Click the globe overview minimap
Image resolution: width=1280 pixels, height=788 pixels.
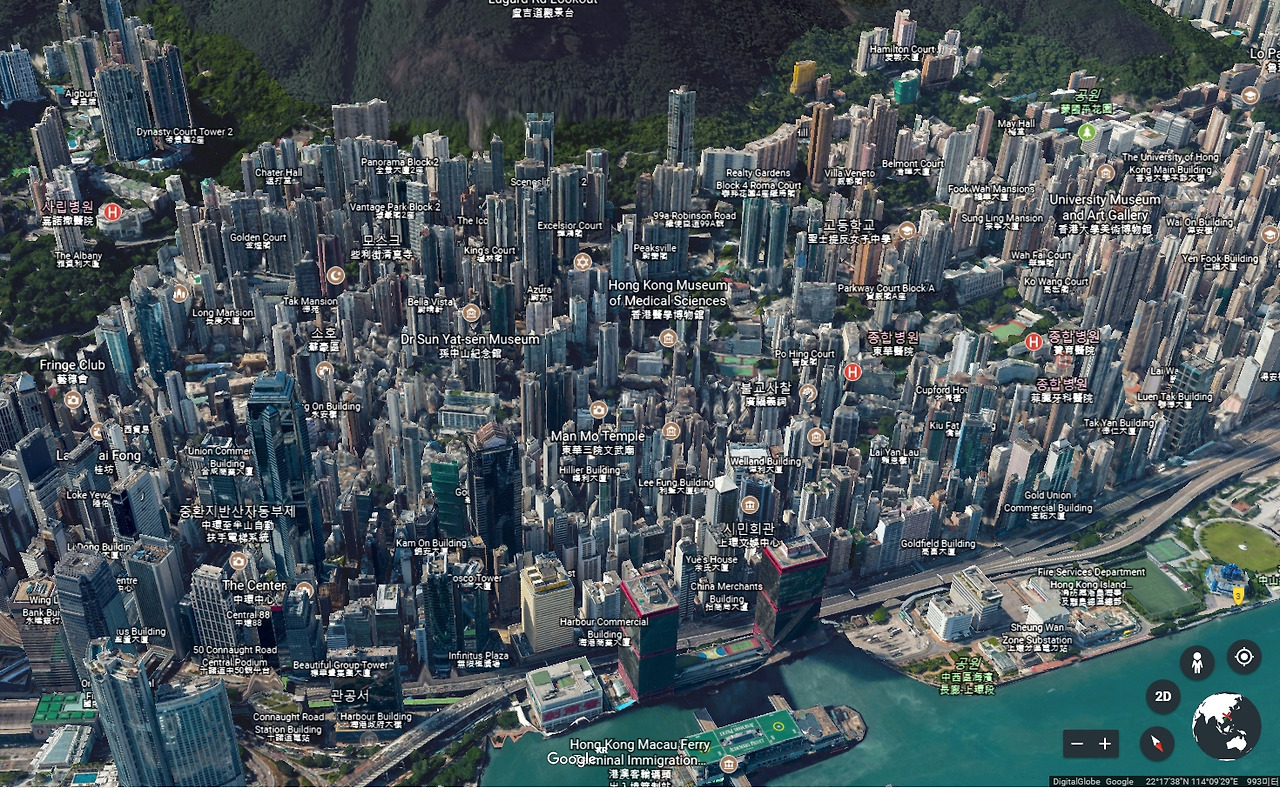click(1226, 726)
